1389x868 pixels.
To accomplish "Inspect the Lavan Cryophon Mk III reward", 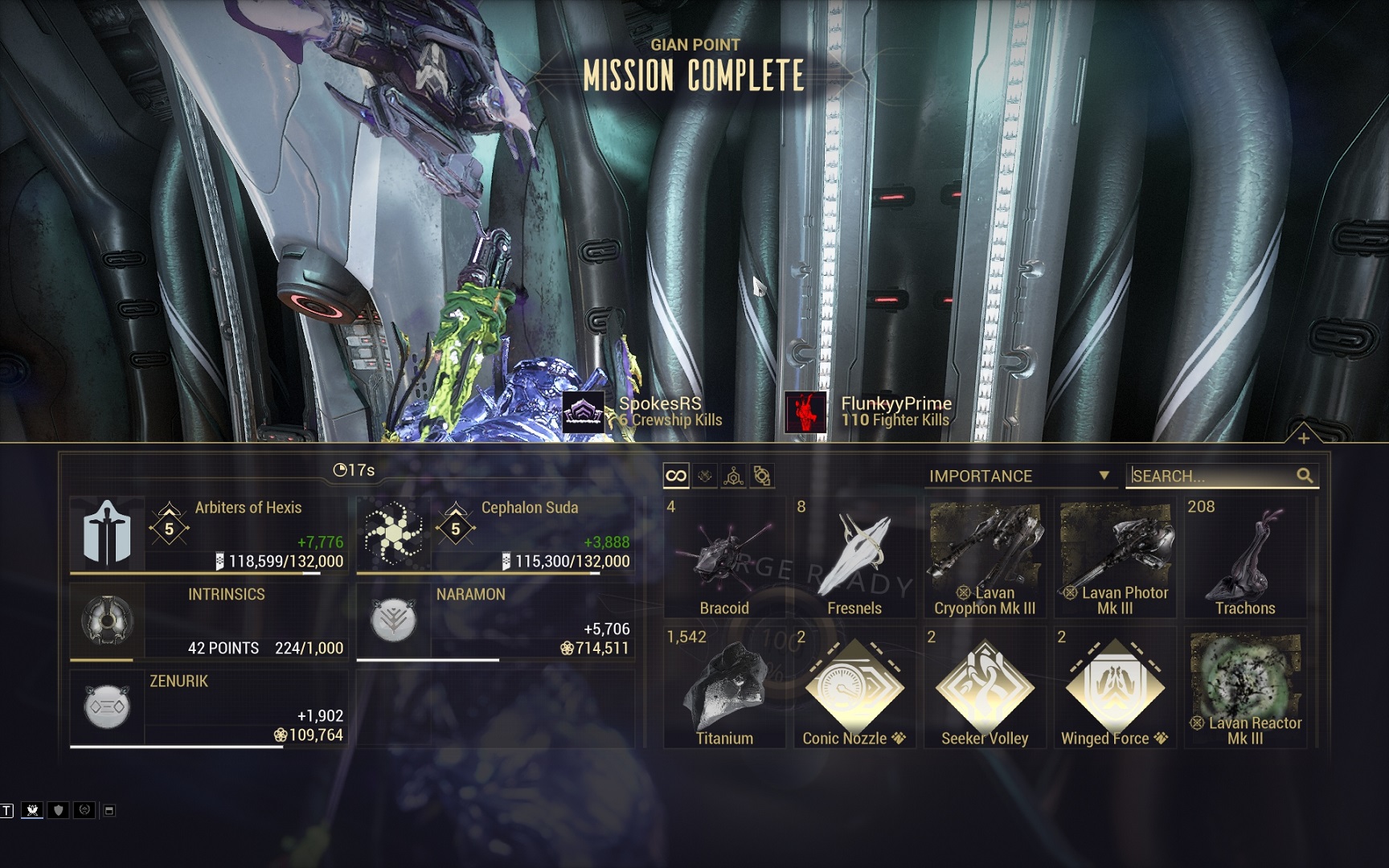I will [985, 558].
